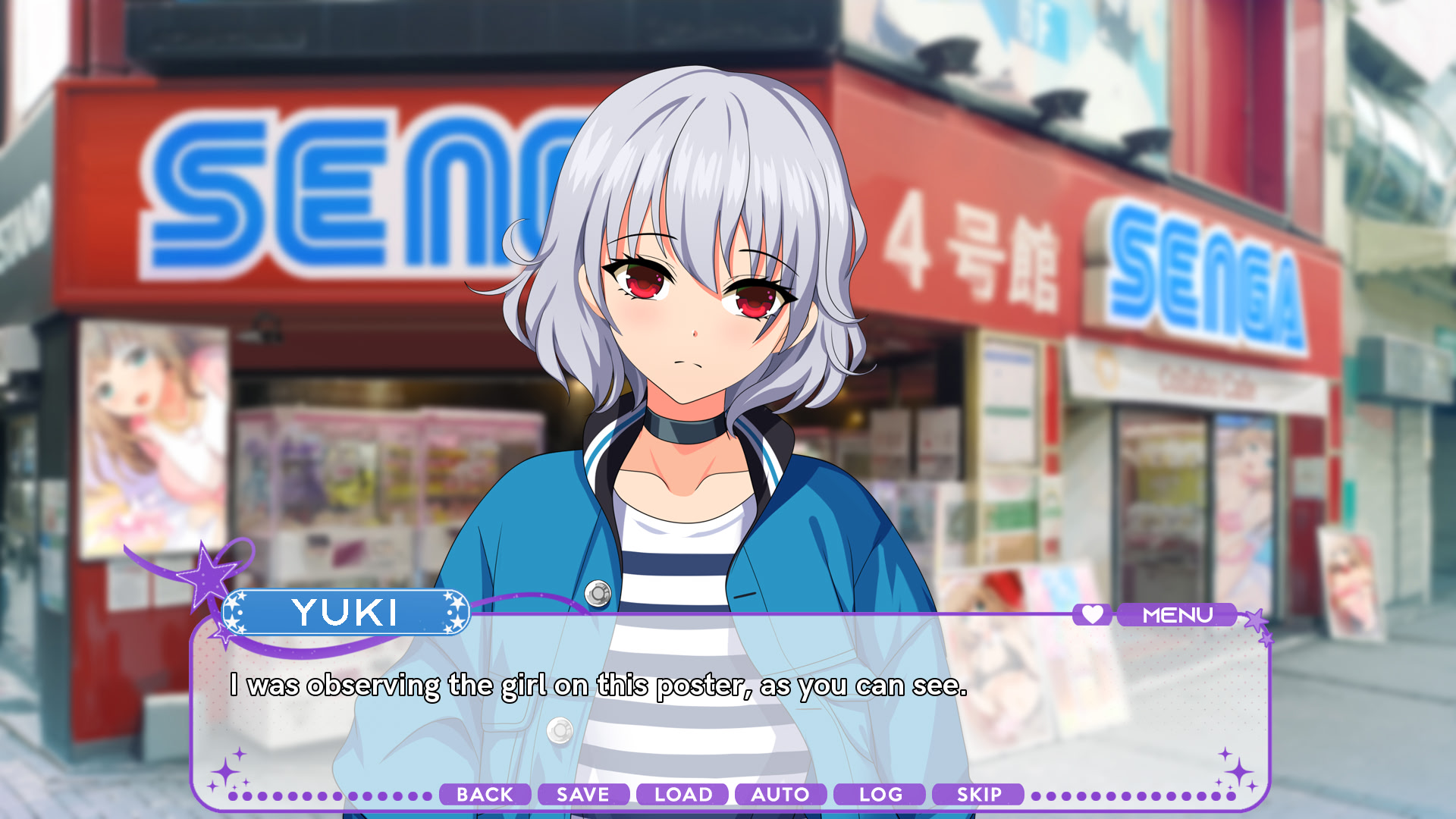Save your progress with the SAVE button

(x=582, y=795)
